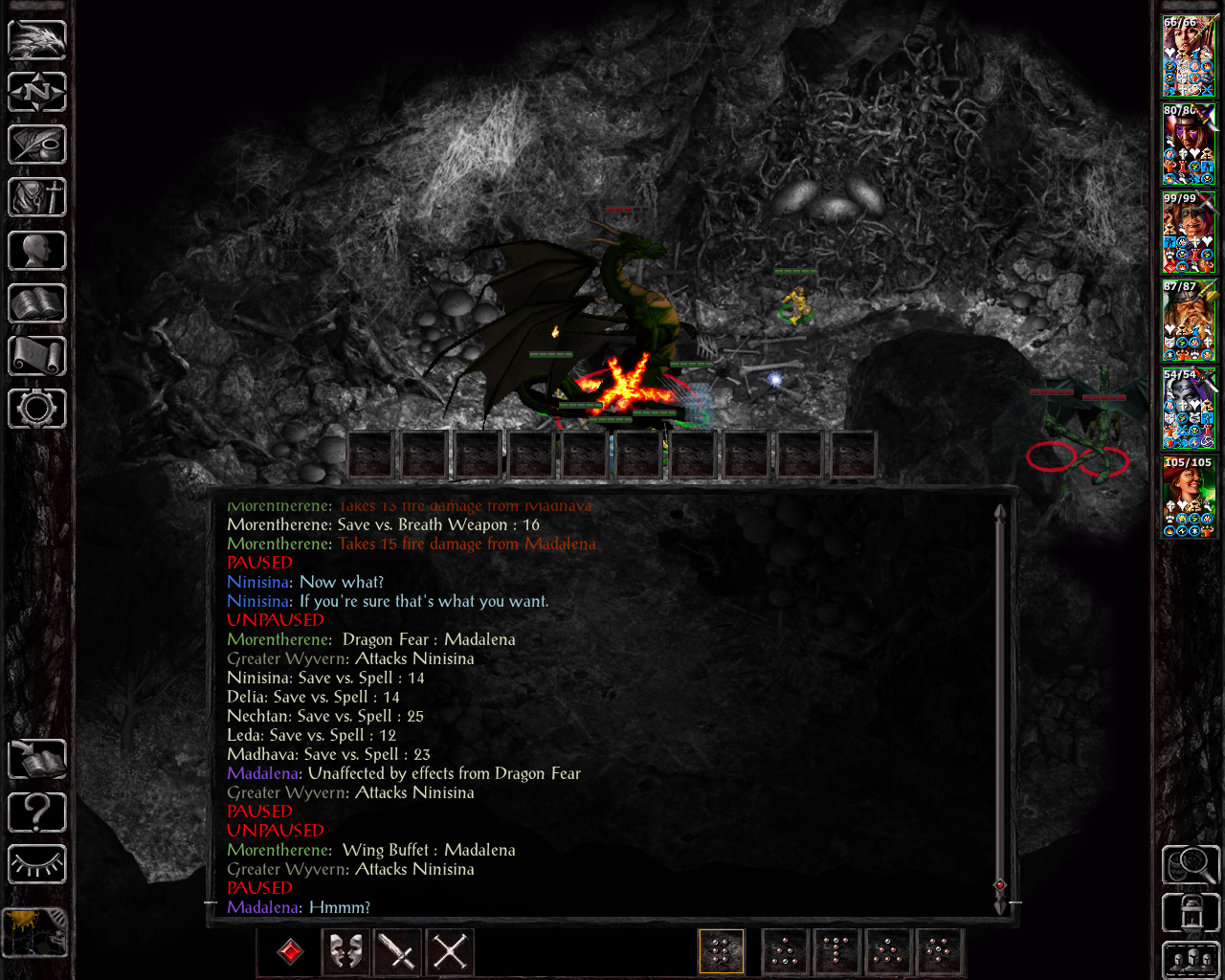The width and height of the screenshot is (1225, 980).
Task: Select the portrait showing 105/105 hit points
Action: pos(1189,498)
